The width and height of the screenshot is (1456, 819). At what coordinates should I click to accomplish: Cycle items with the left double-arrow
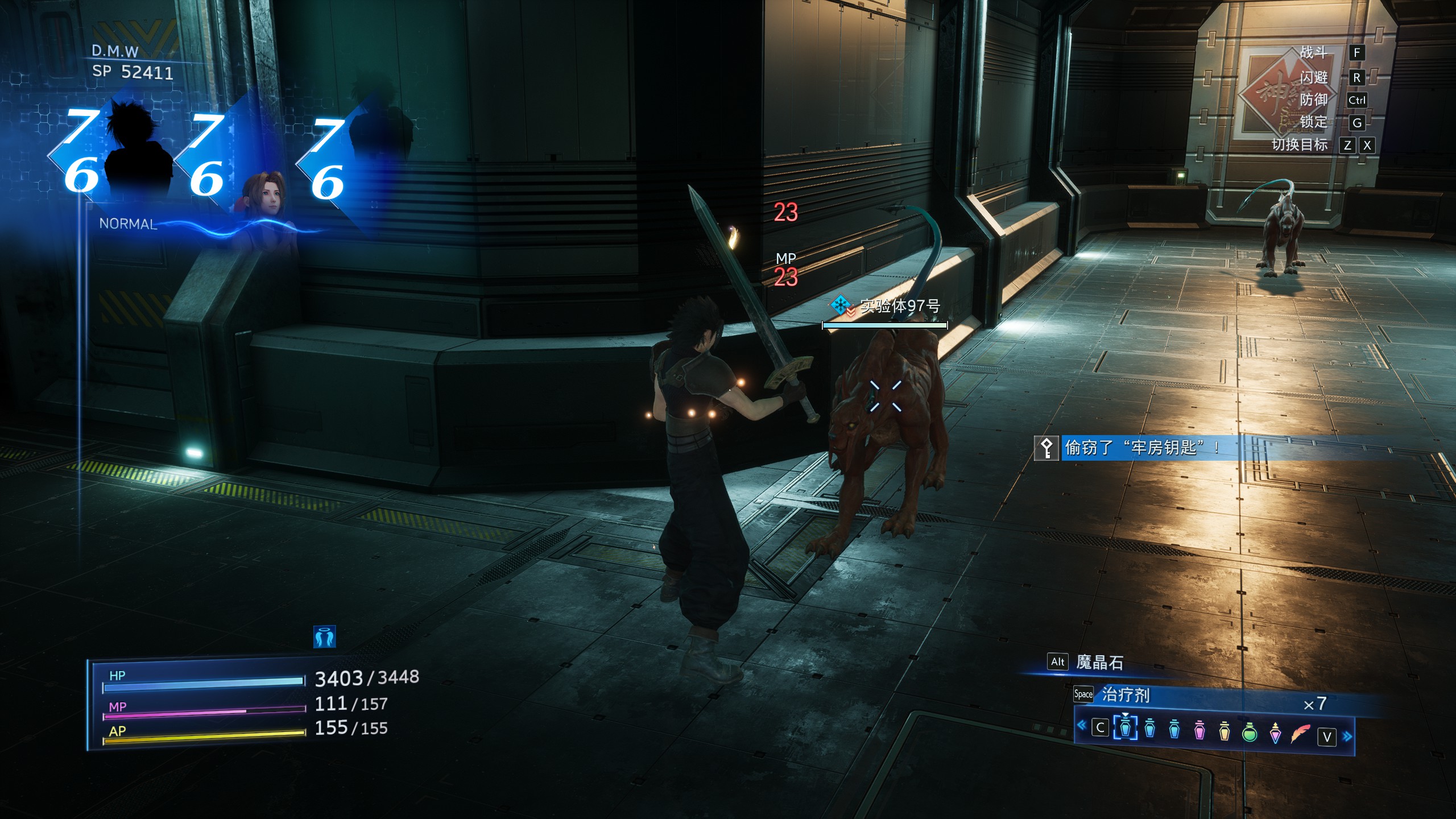click(1082, 725)
